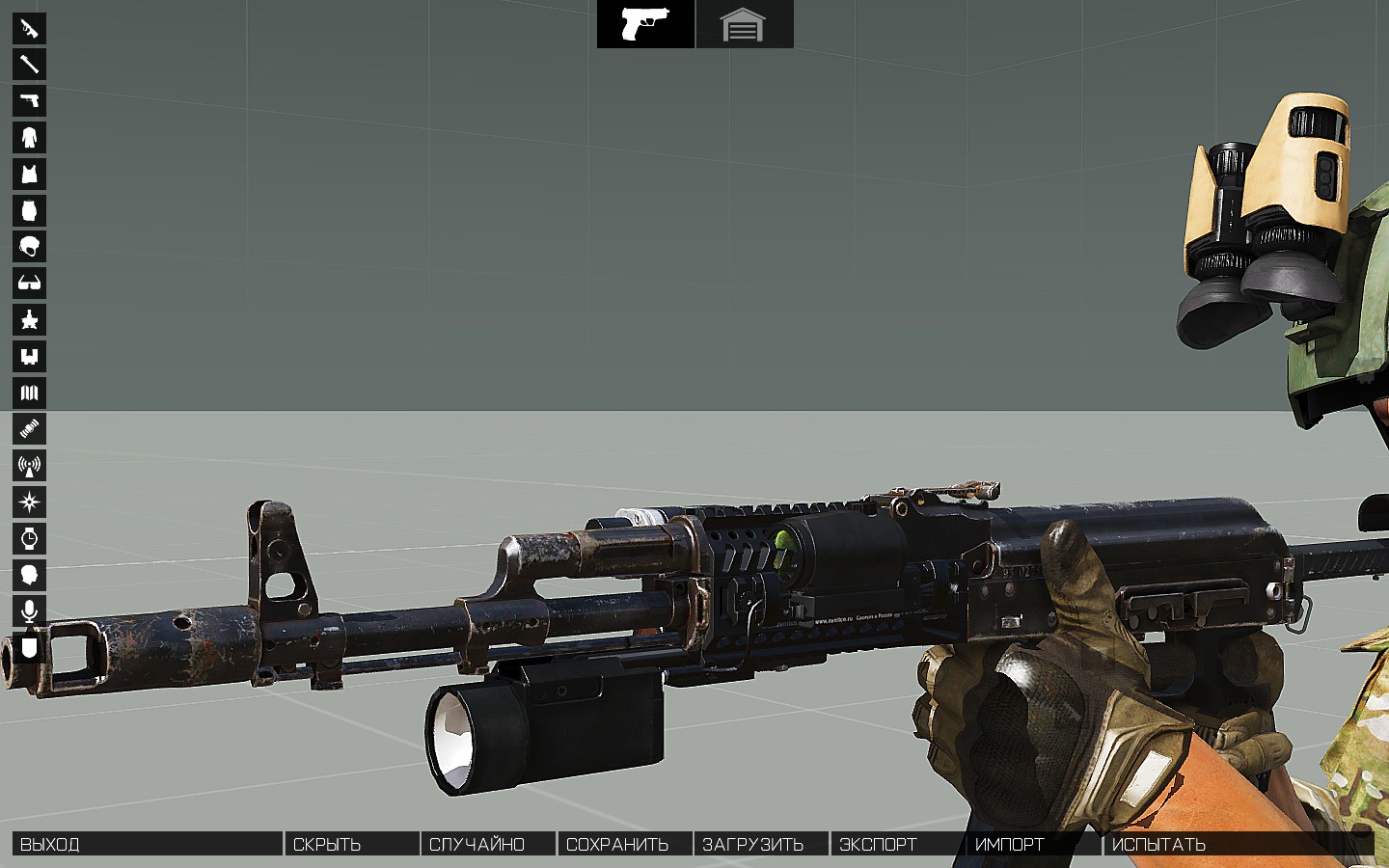Randomize loadout with СЛУЧАЙНО button
The height and width of the screenshot is (868, 1389).
[x=488, y=844]
